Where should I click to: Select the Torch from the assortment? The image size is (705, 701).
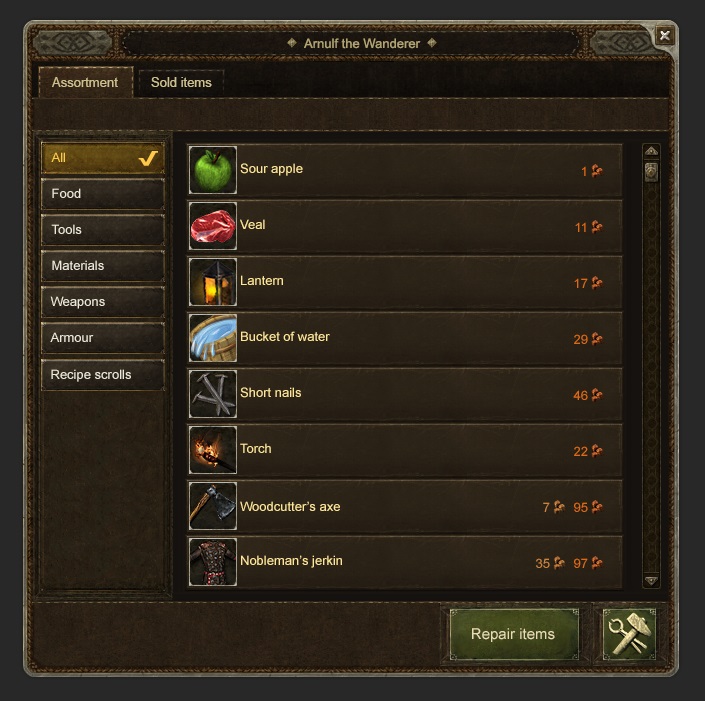tap(404, 450)
